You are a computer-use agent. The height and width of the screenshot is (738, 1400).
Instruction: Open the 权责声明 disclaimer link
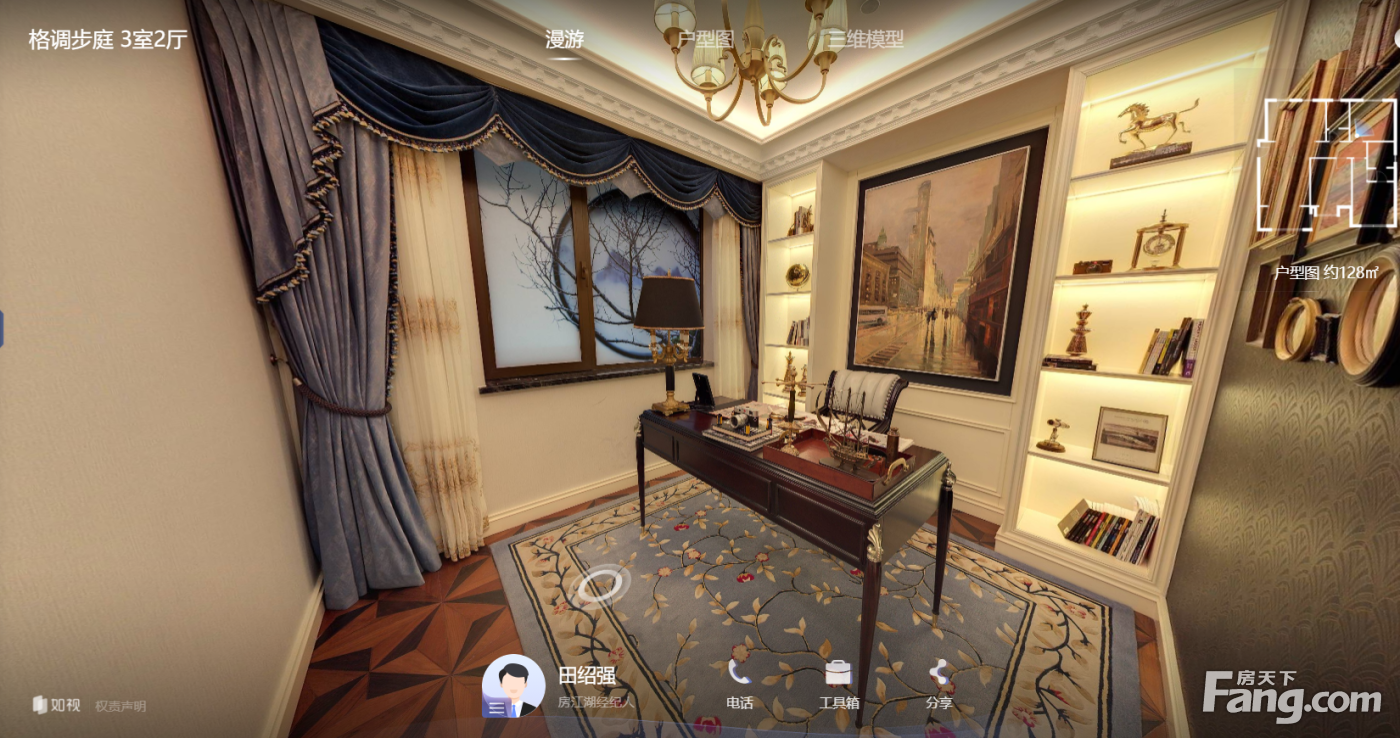point(120,706)
